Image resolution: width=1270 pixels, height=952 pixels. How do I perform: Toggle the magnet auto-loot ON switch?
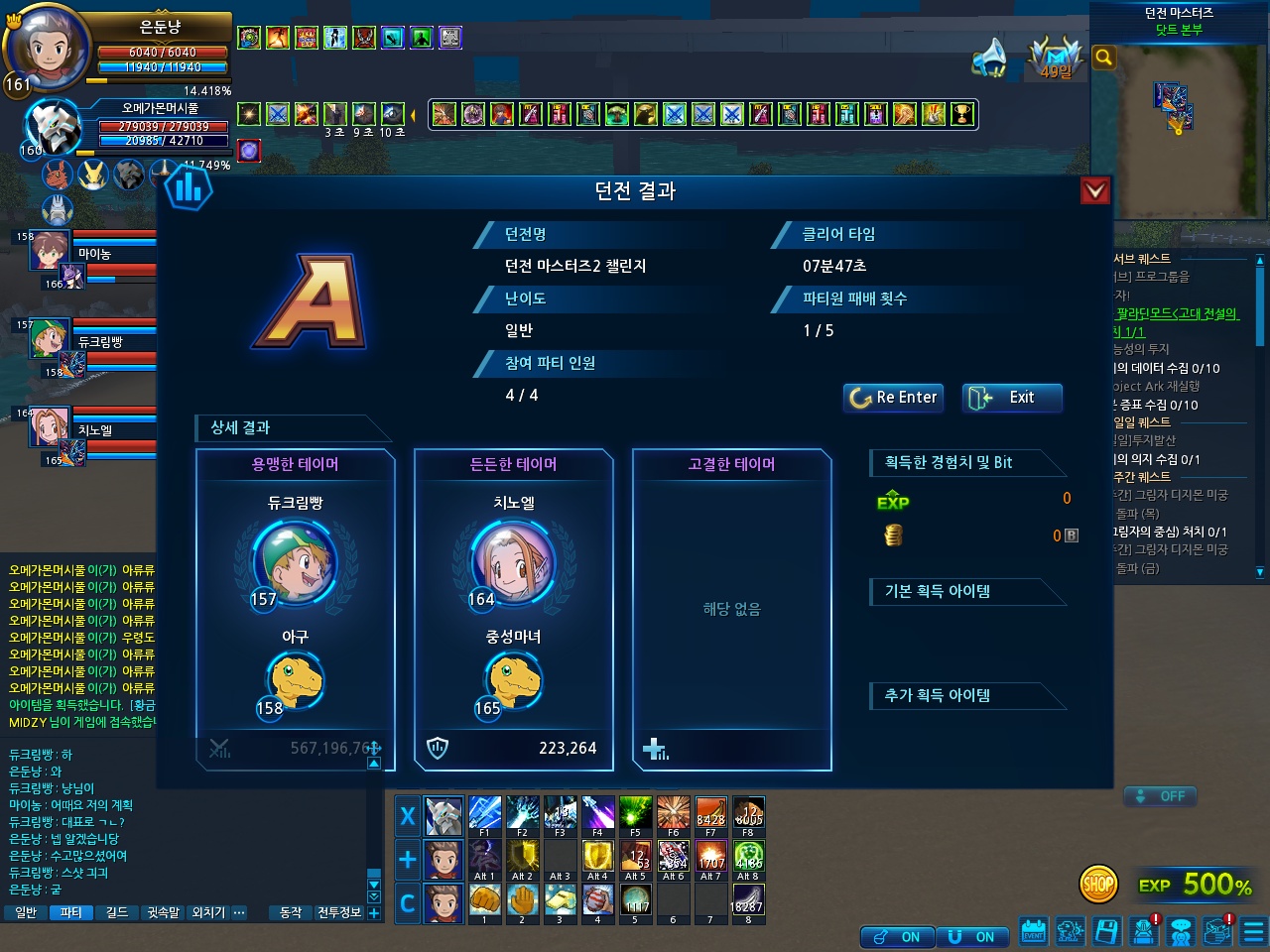click(x=972, y=937)
